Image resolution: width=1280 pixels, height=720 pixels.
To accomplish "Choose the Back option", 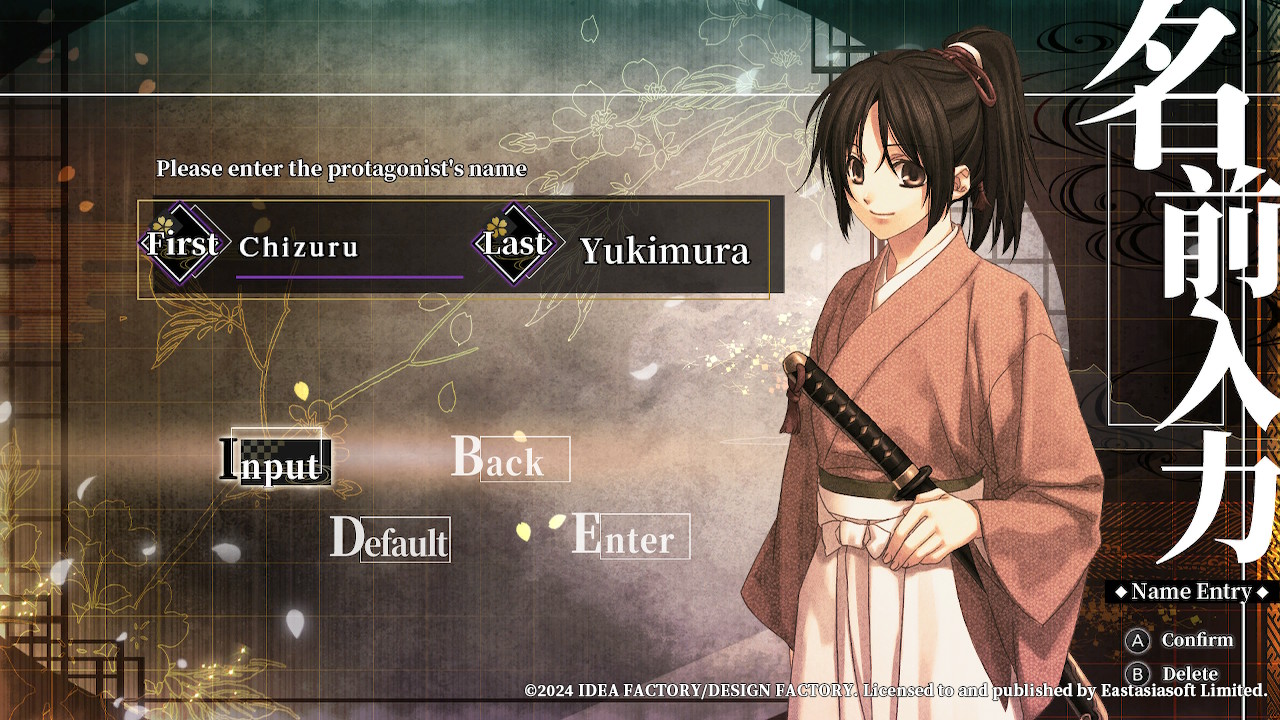I will pyautogui.click(x=510, y=459).
